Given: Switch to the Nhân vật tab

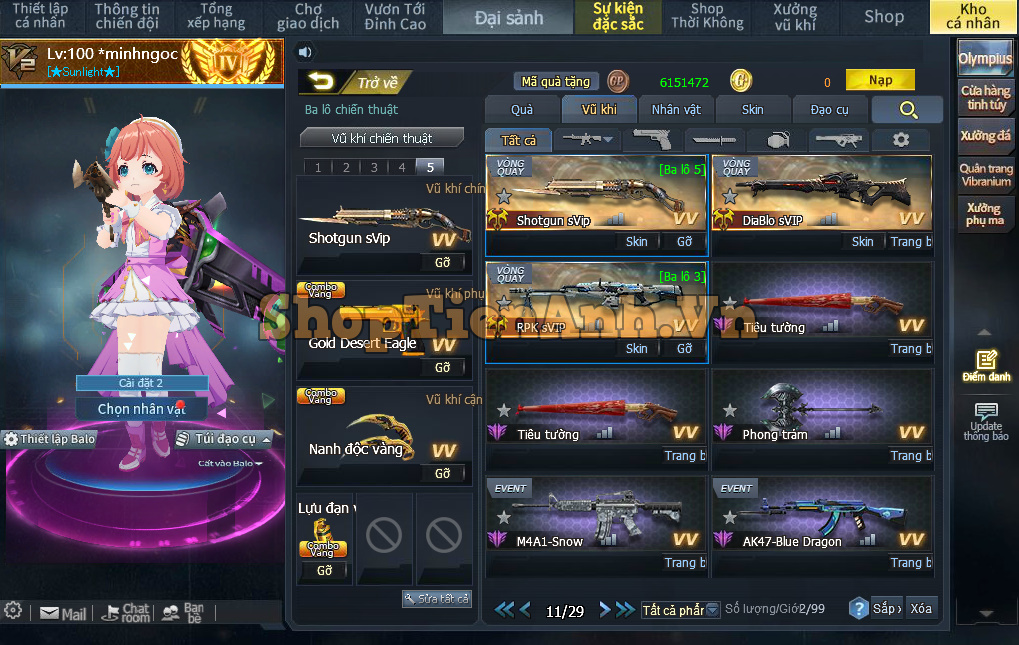Looking at the screenshot, I should 676,110.
